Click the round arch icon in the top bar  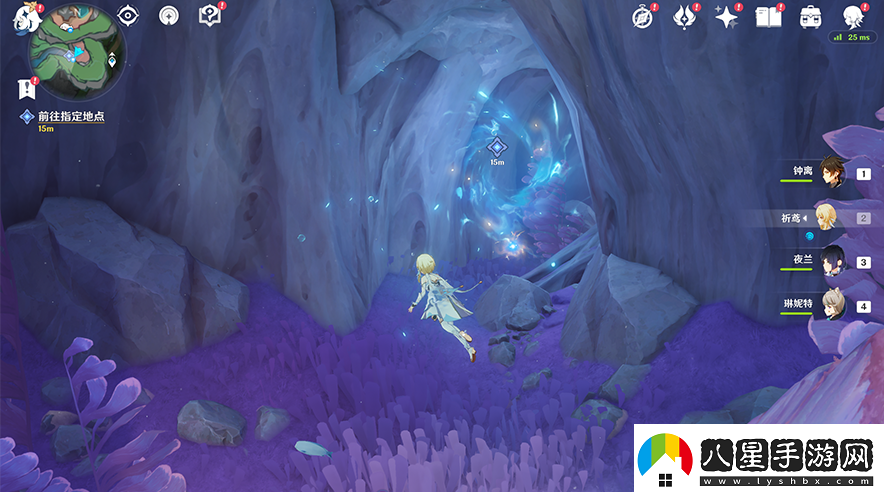click(168, 15)
